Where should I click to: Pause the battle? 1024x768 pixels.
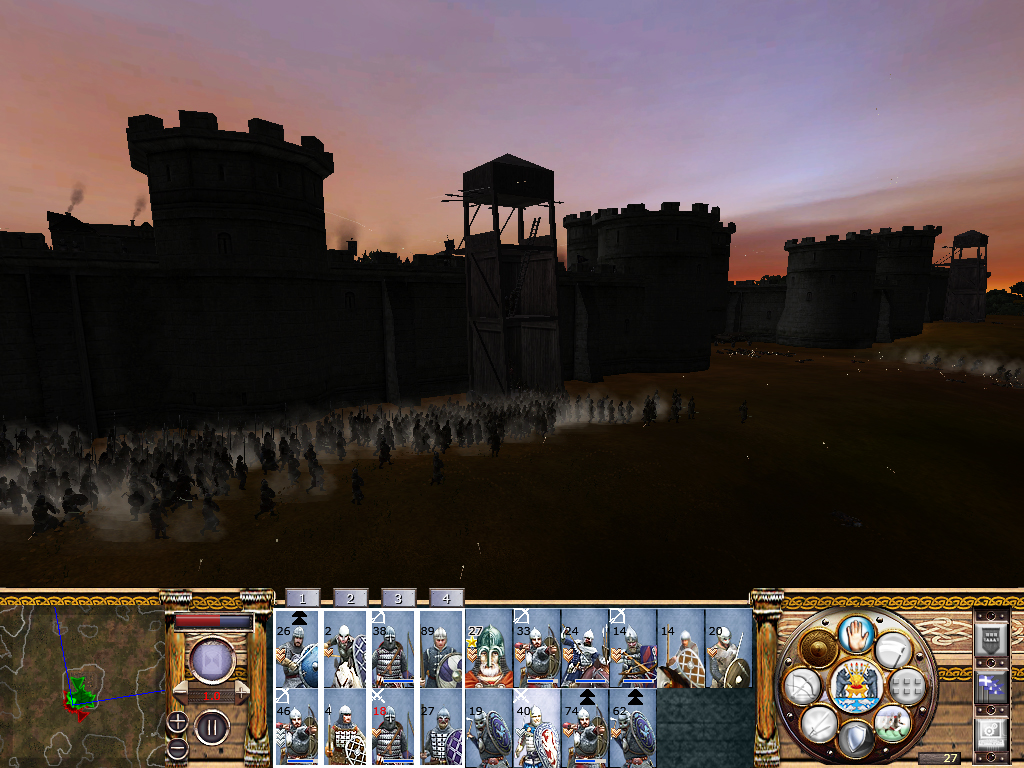[212, 727]
